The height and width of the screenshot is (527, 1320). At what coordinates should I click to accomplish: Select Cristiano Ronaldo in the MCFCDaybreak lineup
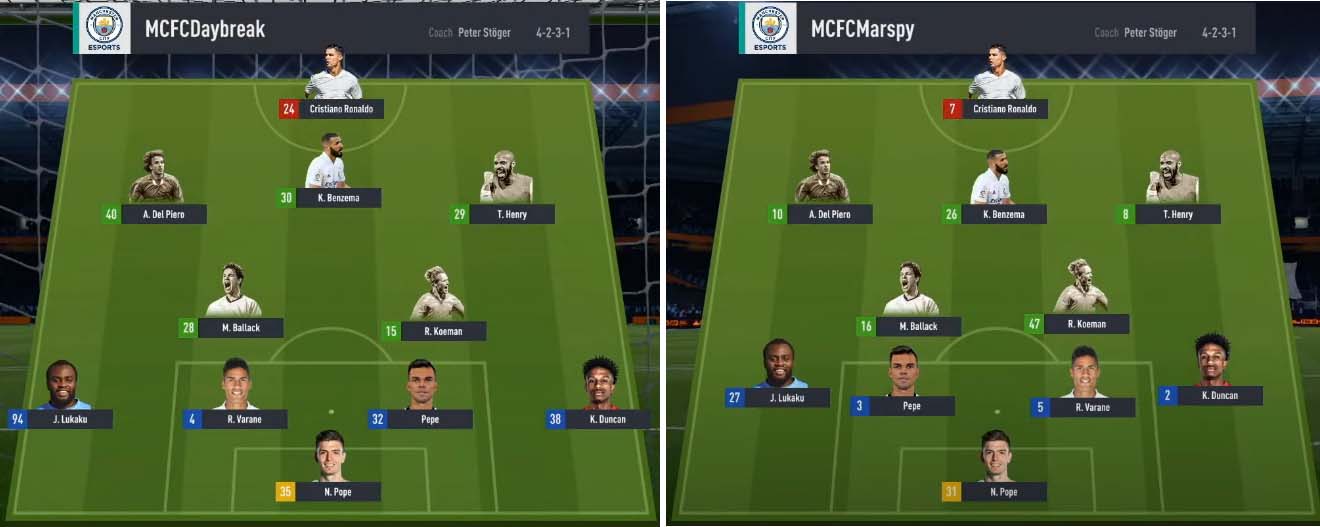click(x=332, y=108)
